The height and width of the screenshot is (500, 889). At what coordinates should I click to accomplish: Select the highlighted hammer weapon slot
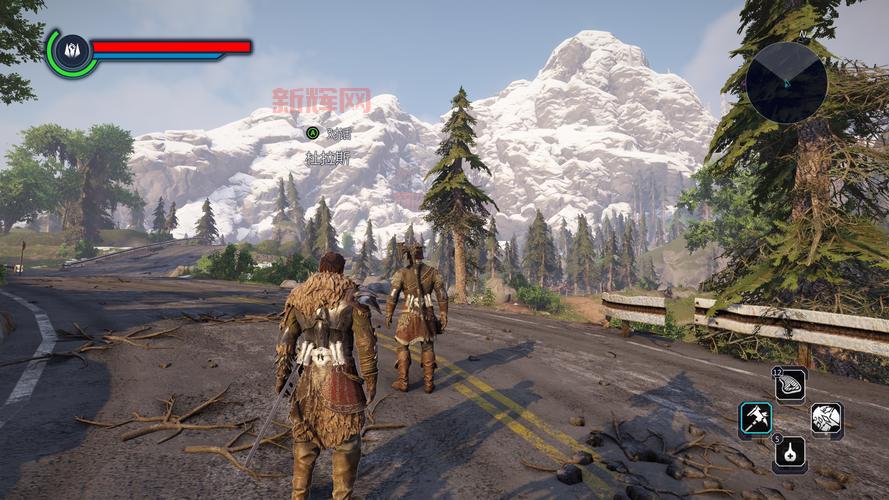(755, 419)
